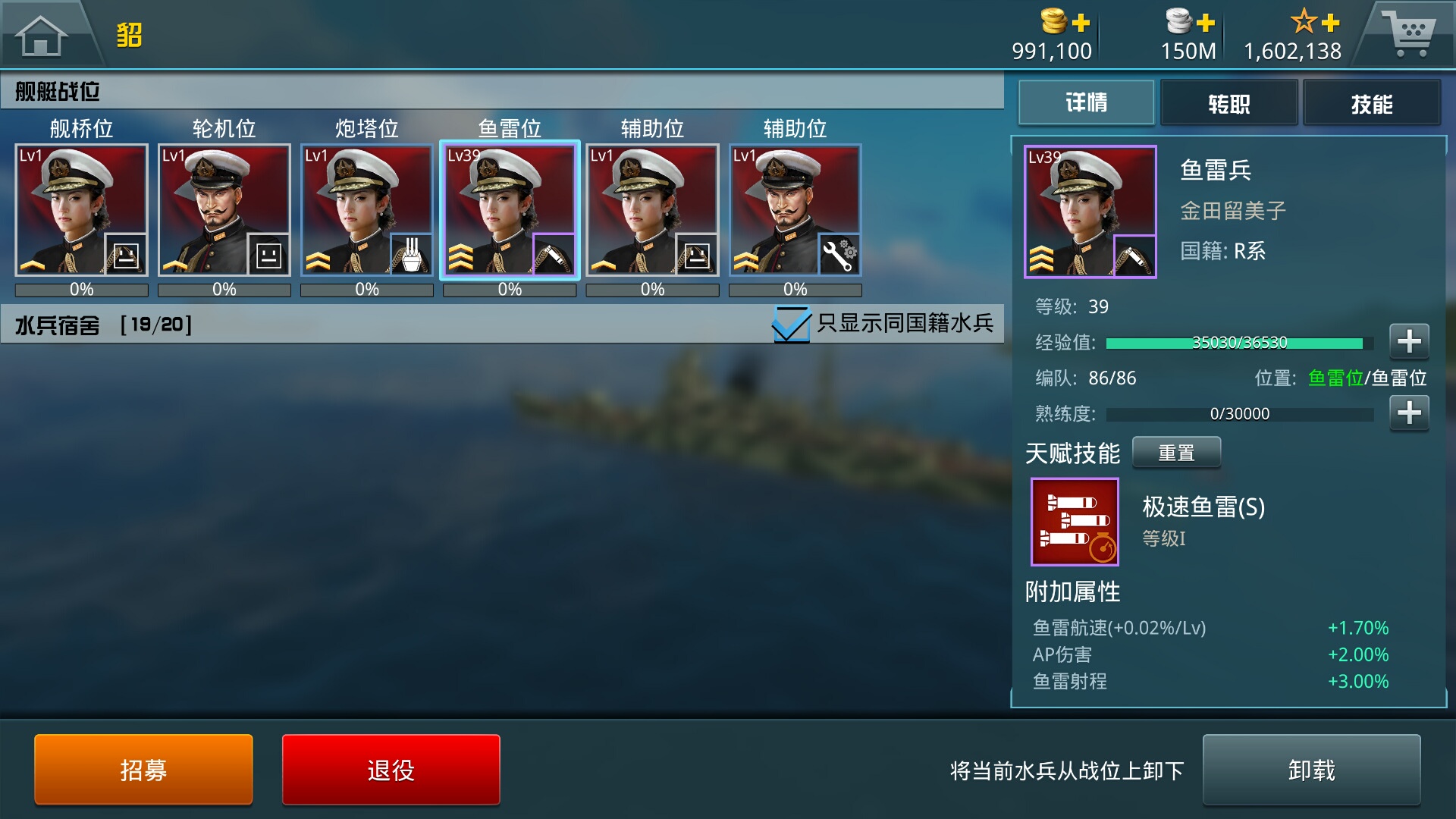Open the 转职 tab
Image resolution: width=1456 pixels, height=819 pixels.
[x=1228, y=103]
